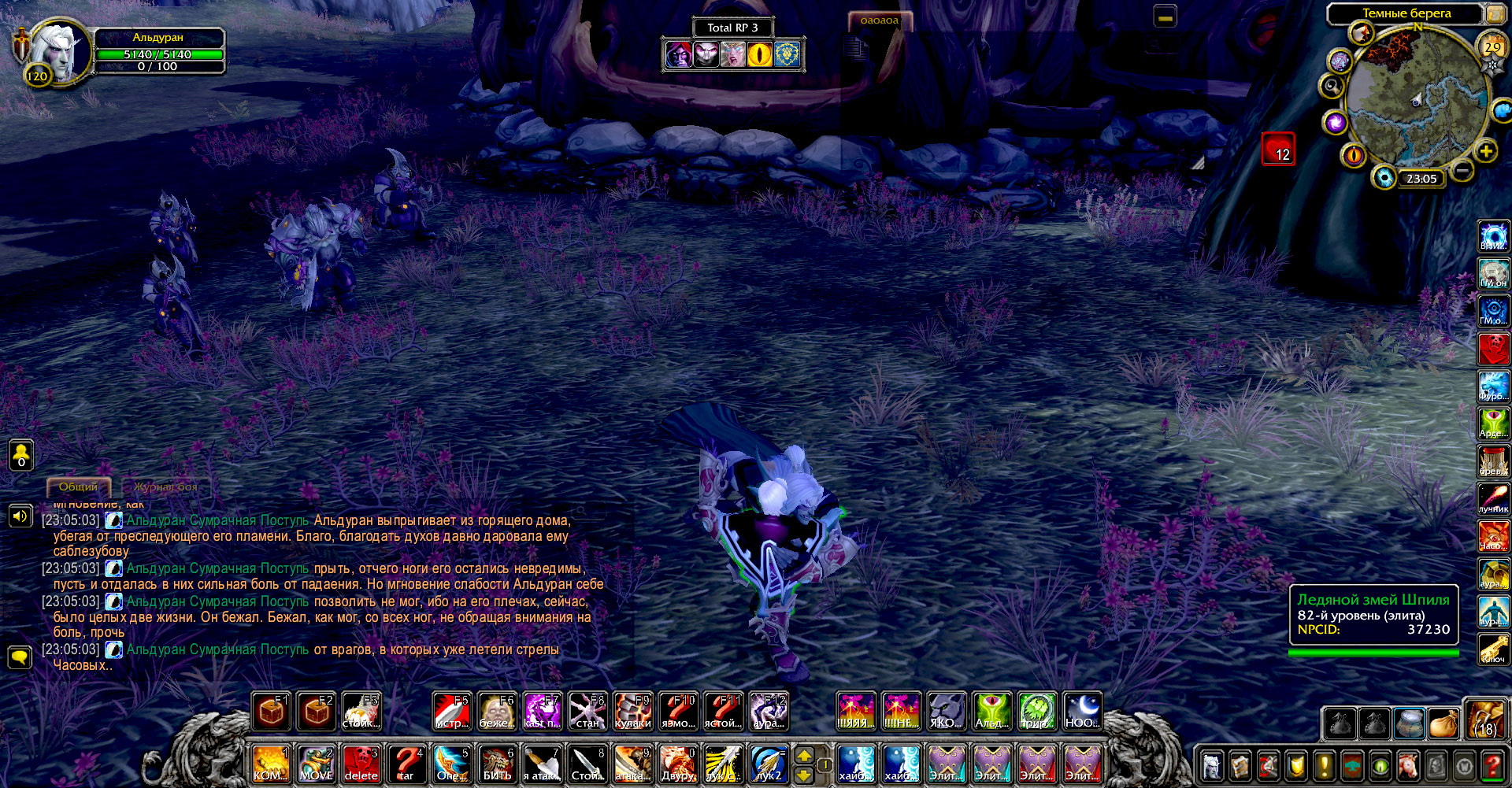Open the chat speech bubble menu button
The height and width of the screenshot is (788, 1512).
point(20,657)
